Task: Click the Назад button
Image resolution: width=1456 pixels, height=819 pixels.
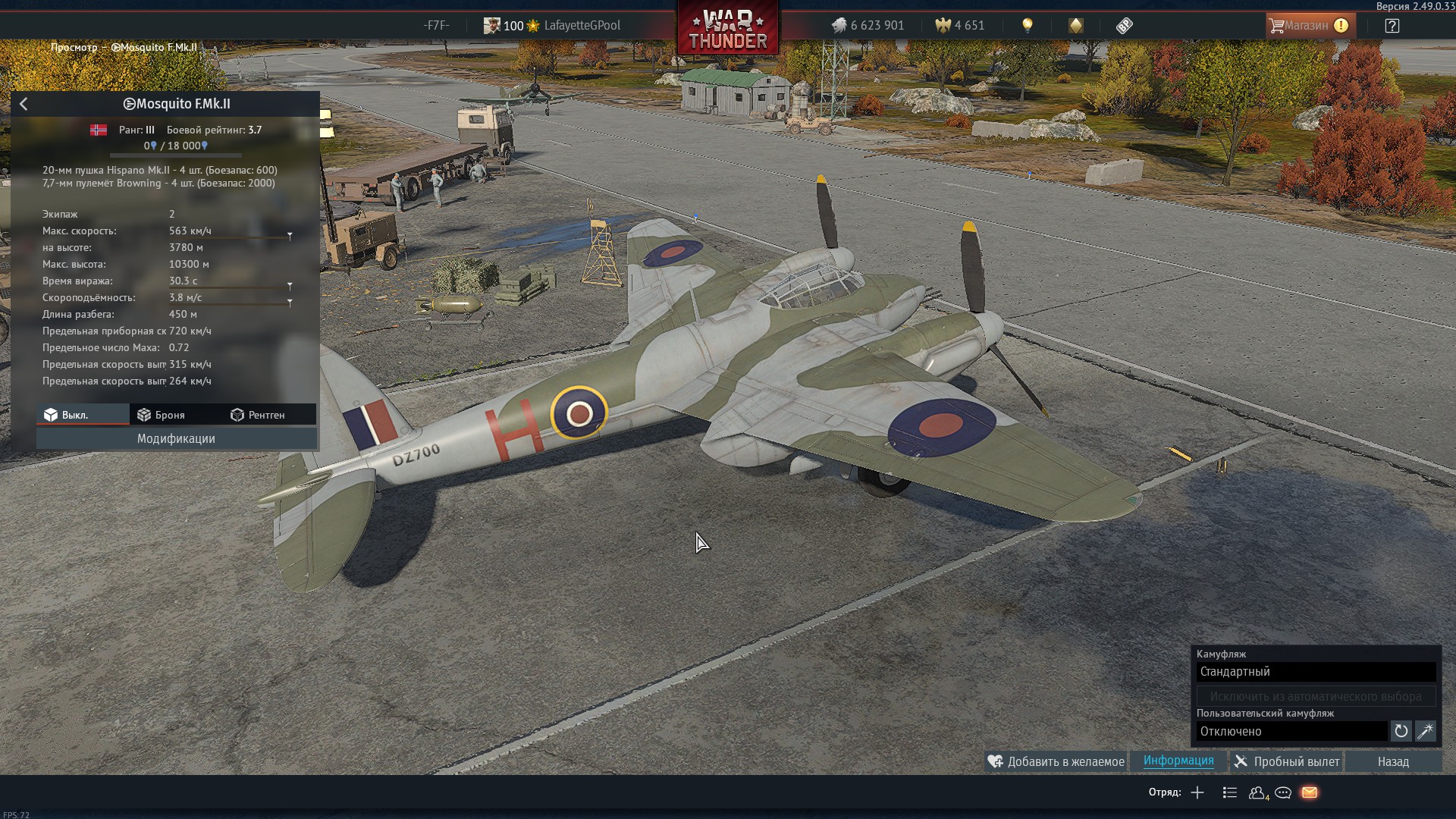Action: tap(1393, 761)
